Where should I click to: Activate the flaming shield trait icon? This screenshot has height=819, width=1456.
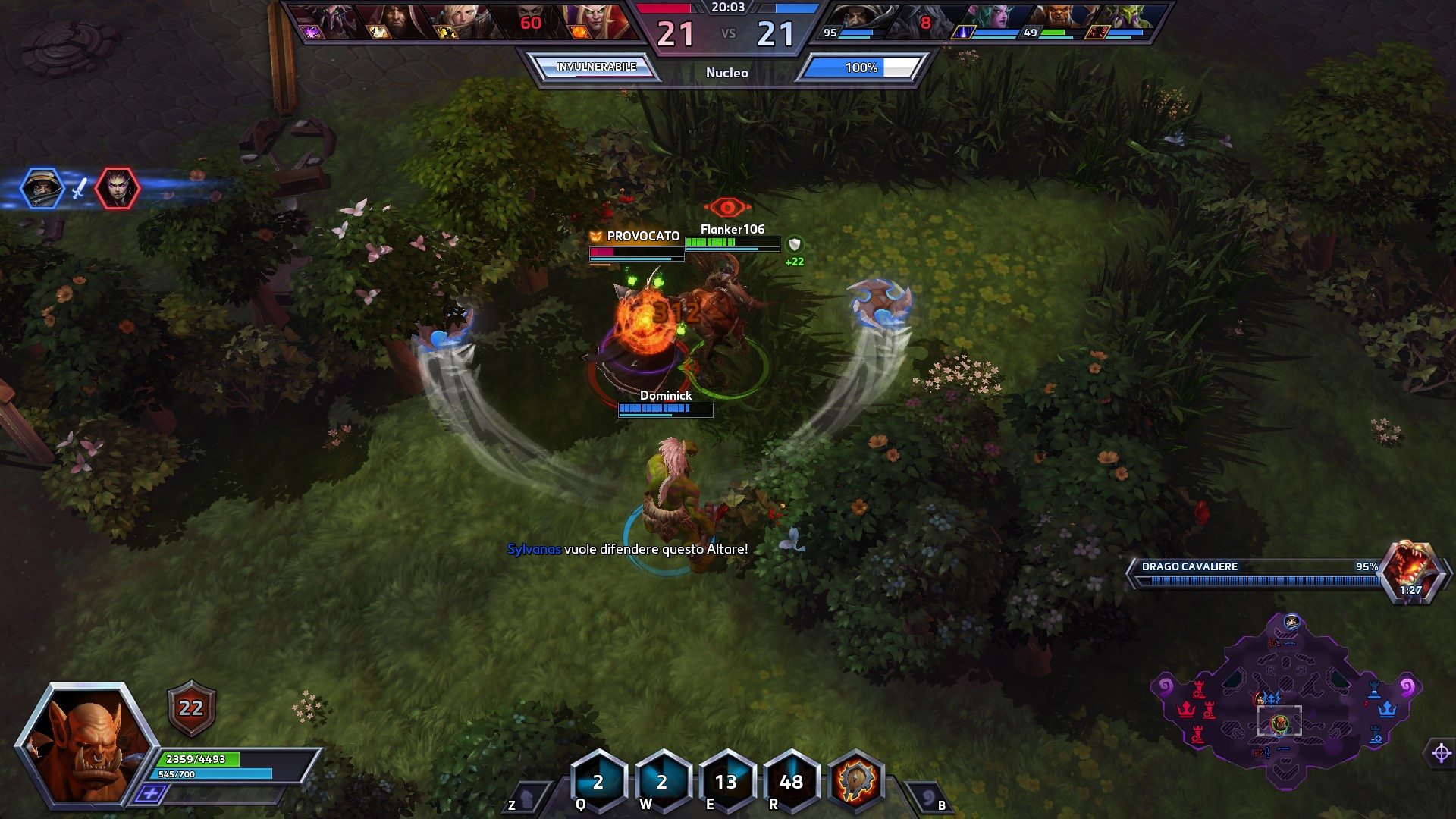tap(857, 781)
